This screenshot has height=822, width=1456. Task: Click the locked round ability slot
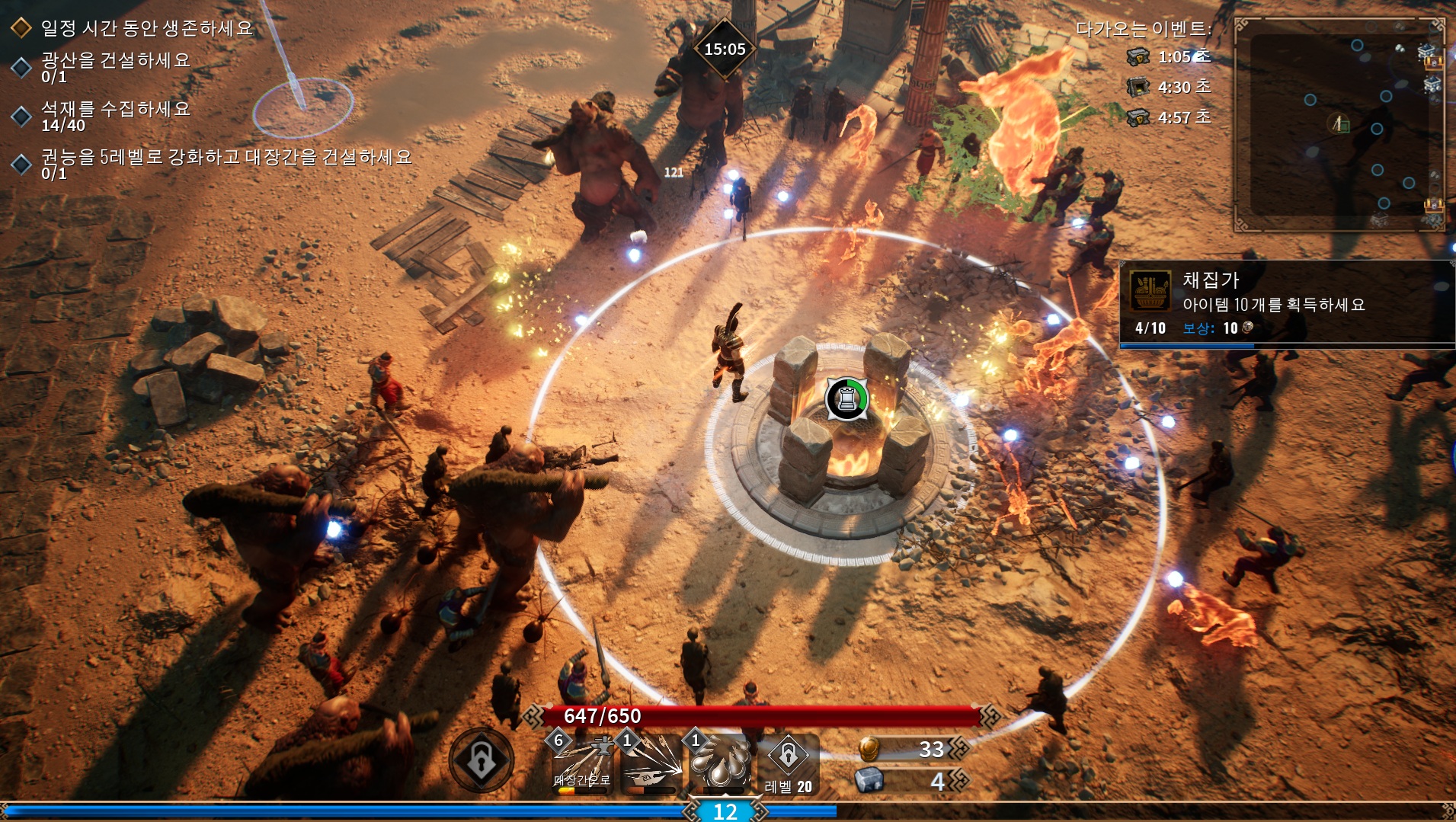click(481, 760)
